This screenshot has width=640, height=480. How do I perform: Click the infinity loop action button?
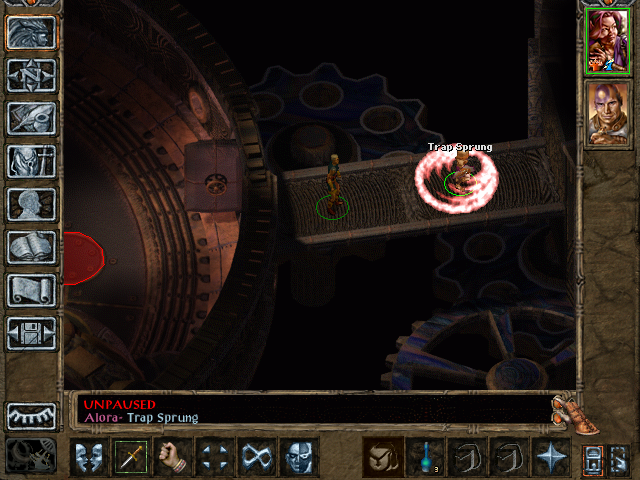coord(257,458)
